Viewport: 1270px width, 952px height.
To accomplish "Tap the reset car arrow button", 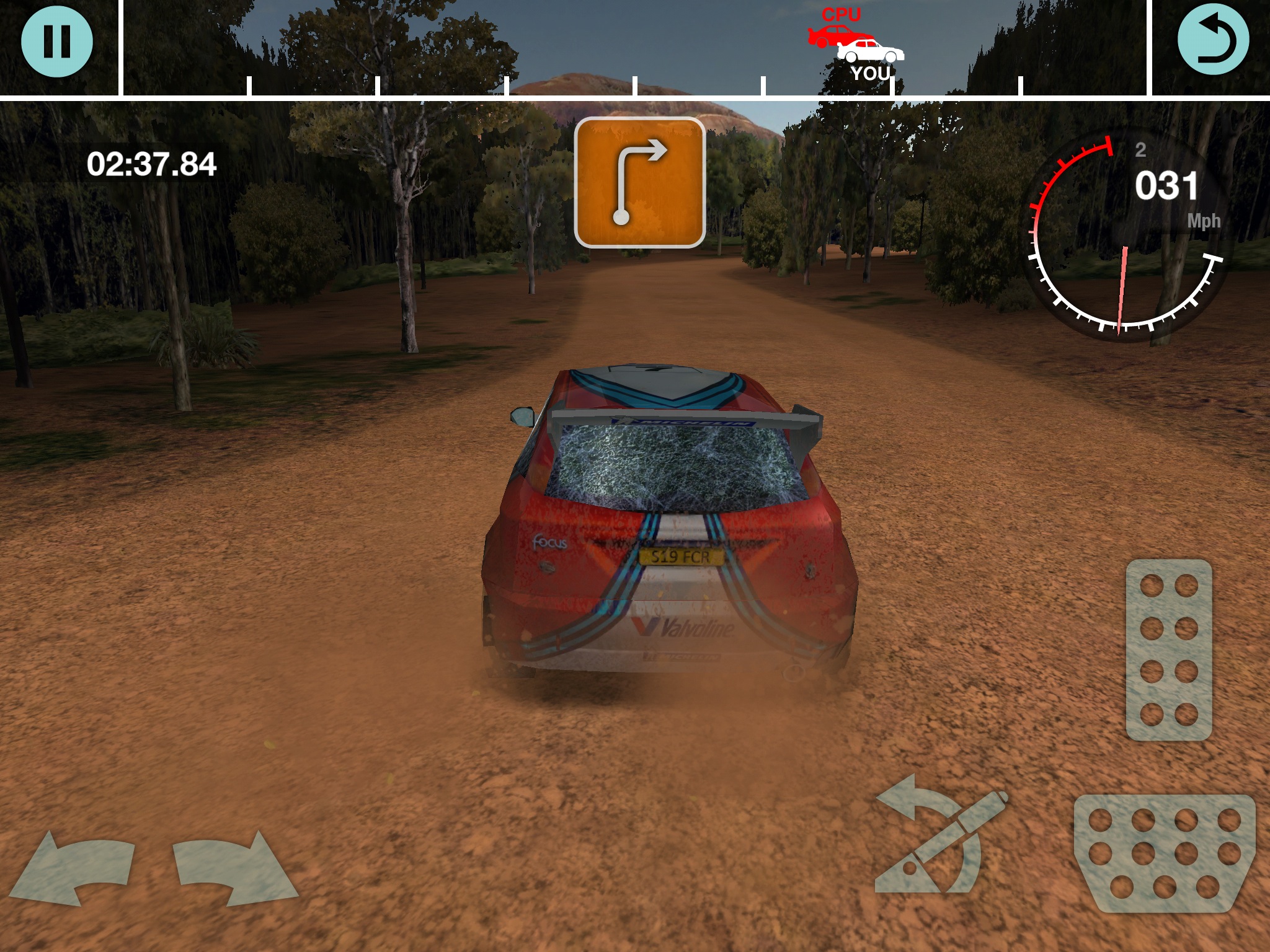I will click(1212, 42).
